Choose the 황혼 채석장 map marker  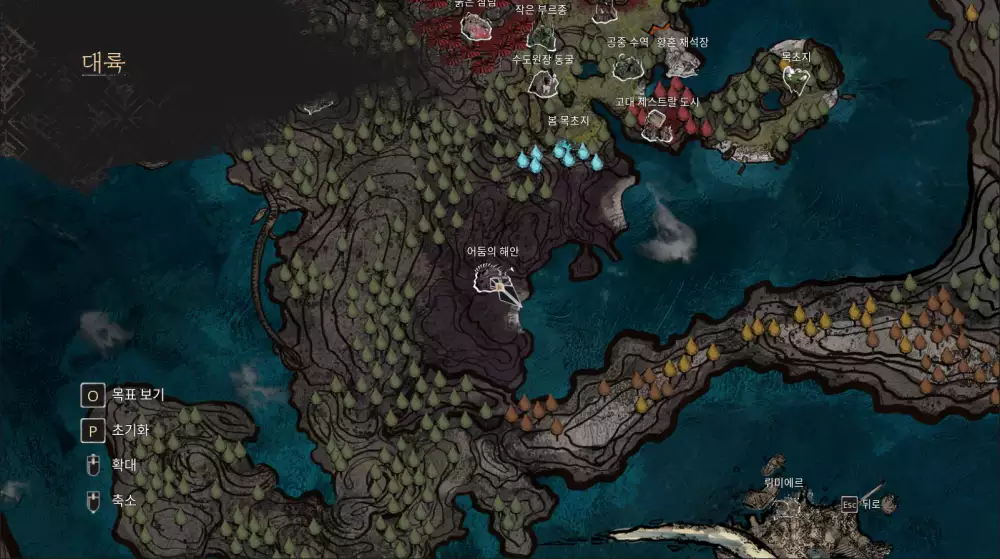(x=683, y=63)
